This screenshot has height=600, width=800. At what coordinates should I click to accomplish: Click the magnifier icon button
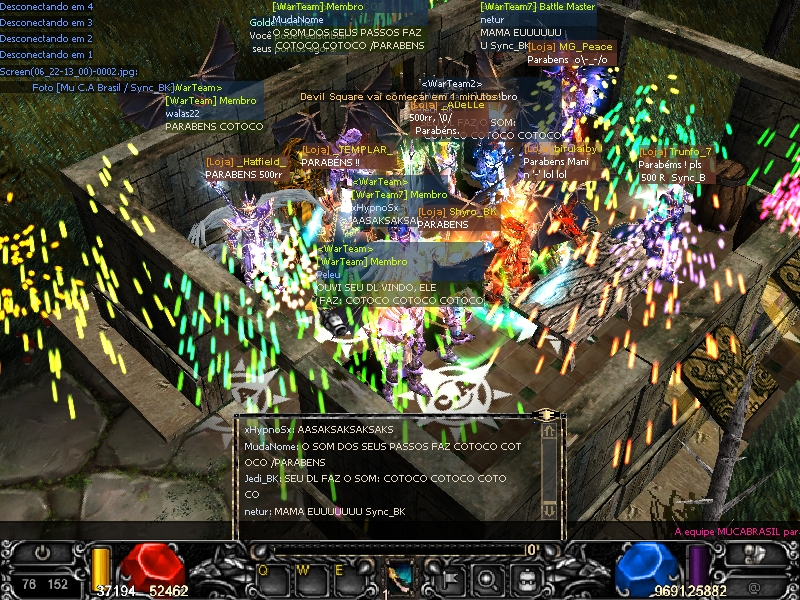485,576
